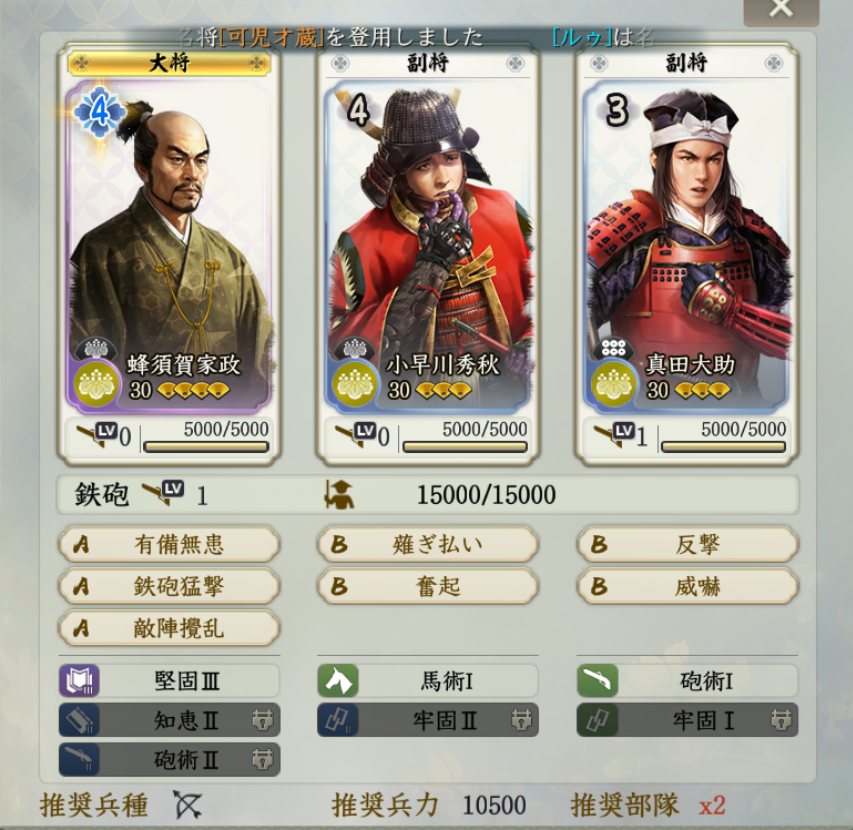View the 馬術Ⅰ trait
The height and width of the screenshot is (830, 853).
(428, 681)
